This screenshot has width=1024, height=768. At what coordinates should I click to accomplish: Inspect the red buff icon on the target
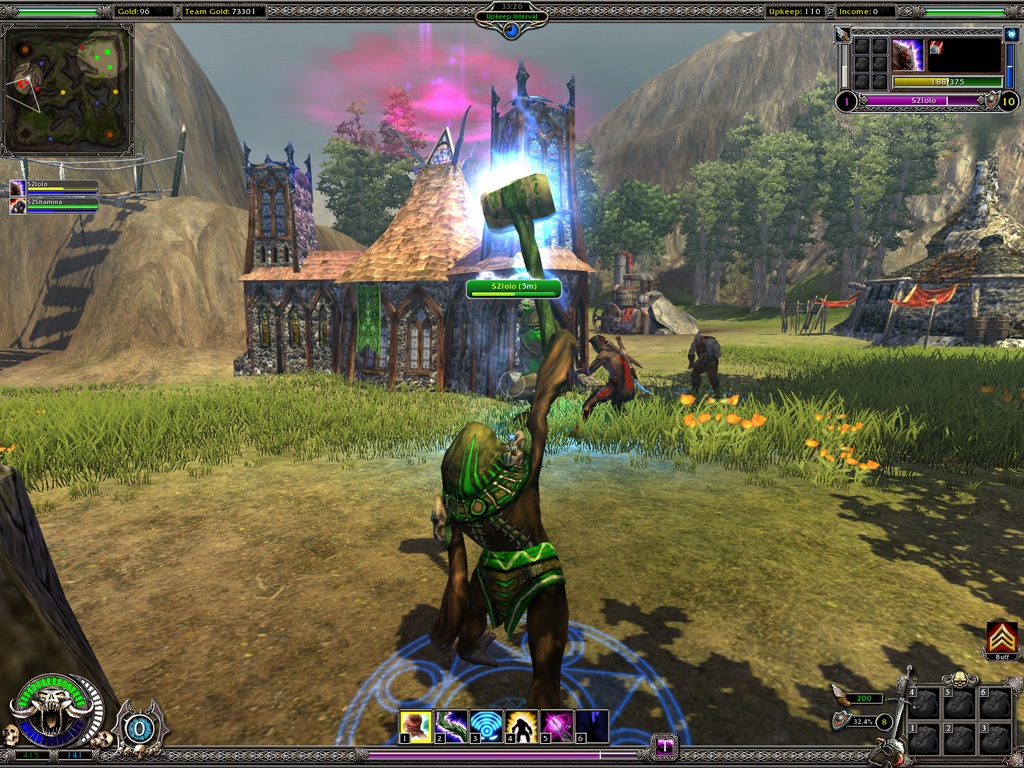tap(937, 47)
